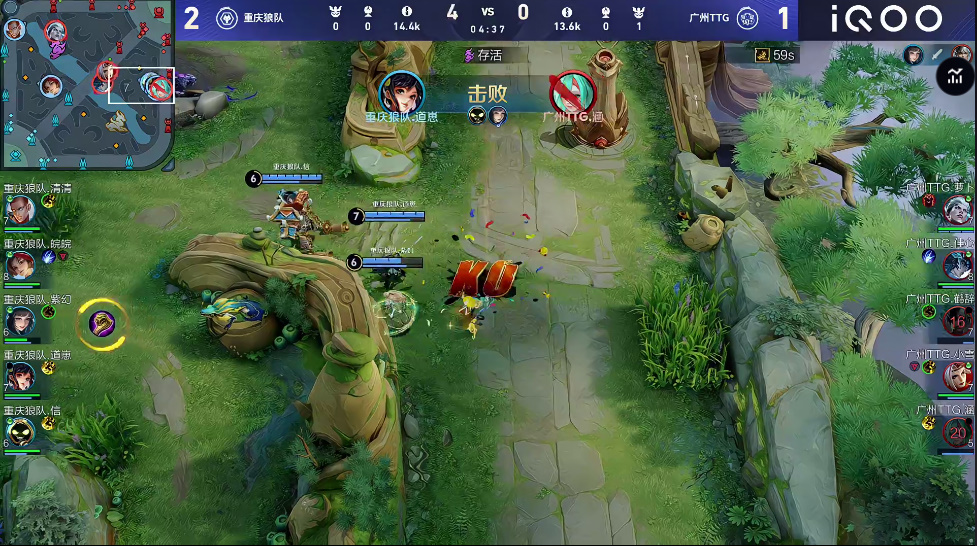The height and width of the screenshot is (546, 977).
Task: Click the 59s buff timer indicator
Action: (x=775, y=56)
